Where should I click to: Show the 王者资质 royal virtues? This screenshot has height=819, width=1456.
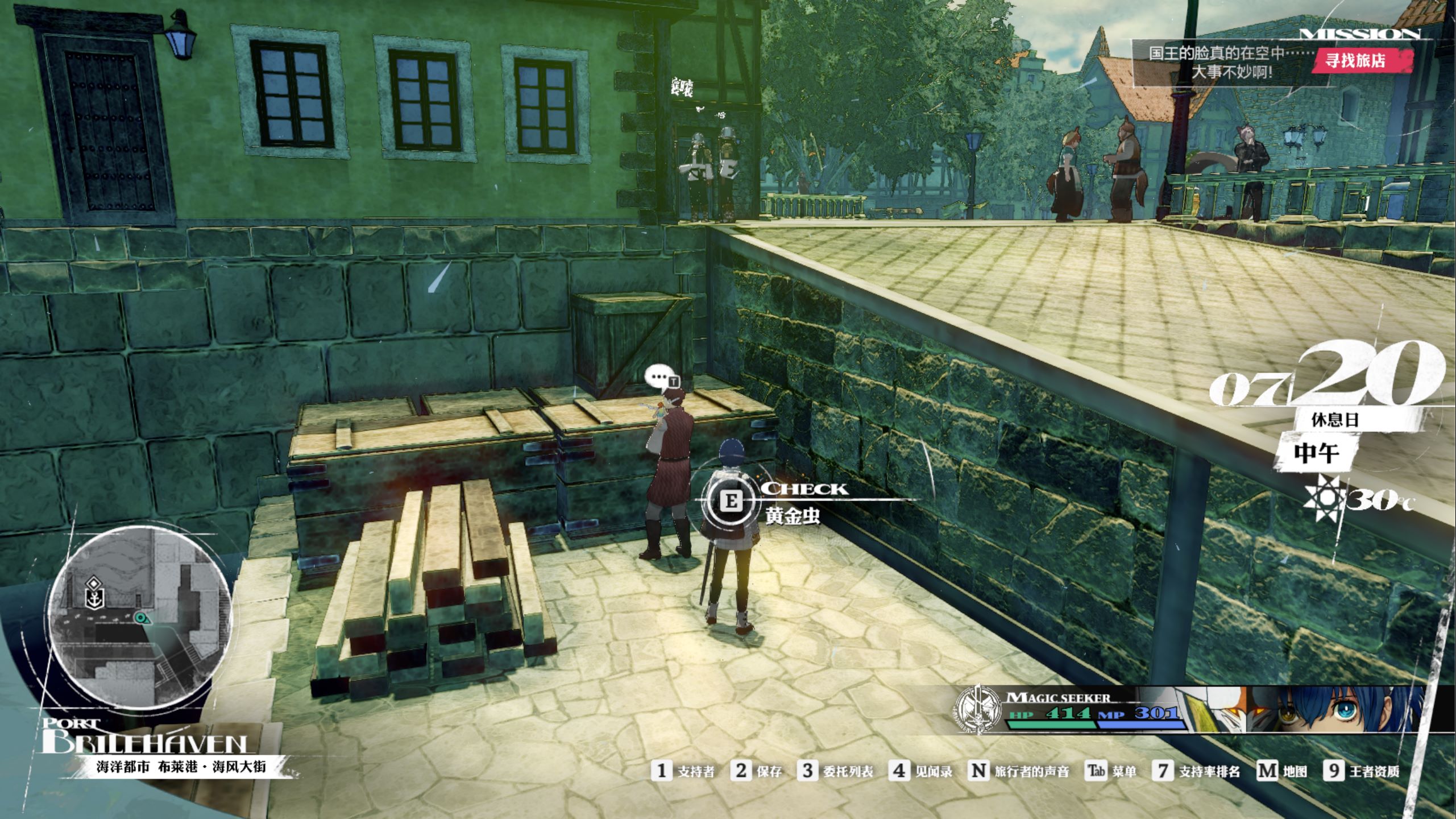tap(1362, 771)
